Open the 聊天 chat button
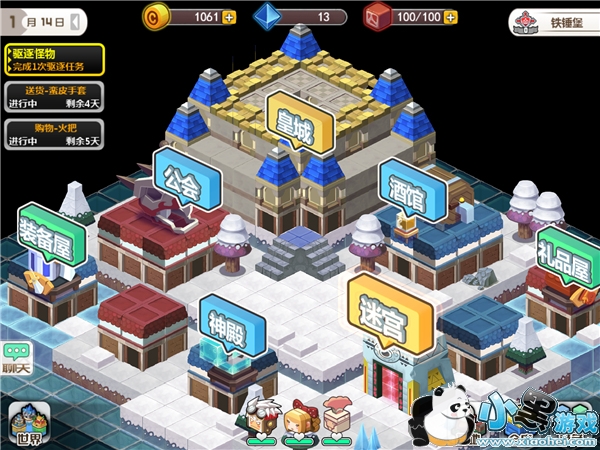600x450 pixels. pos(16,358)
